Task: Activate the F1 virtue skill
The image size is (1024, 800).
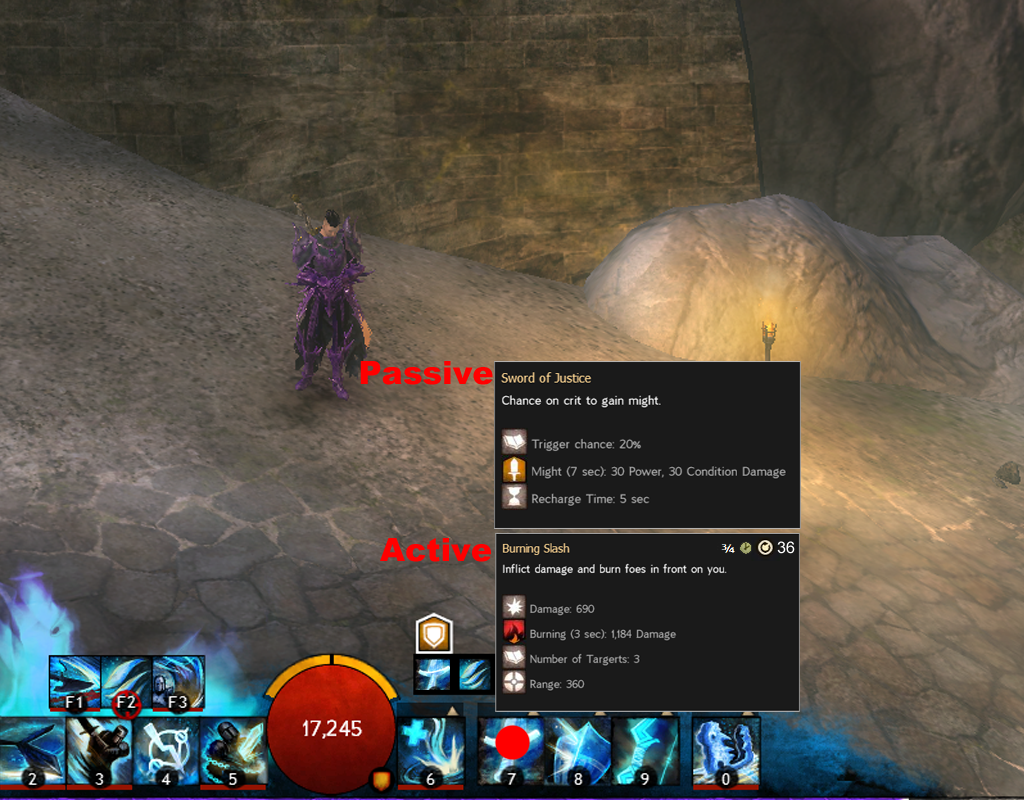Action: click(x=75, y=681)
